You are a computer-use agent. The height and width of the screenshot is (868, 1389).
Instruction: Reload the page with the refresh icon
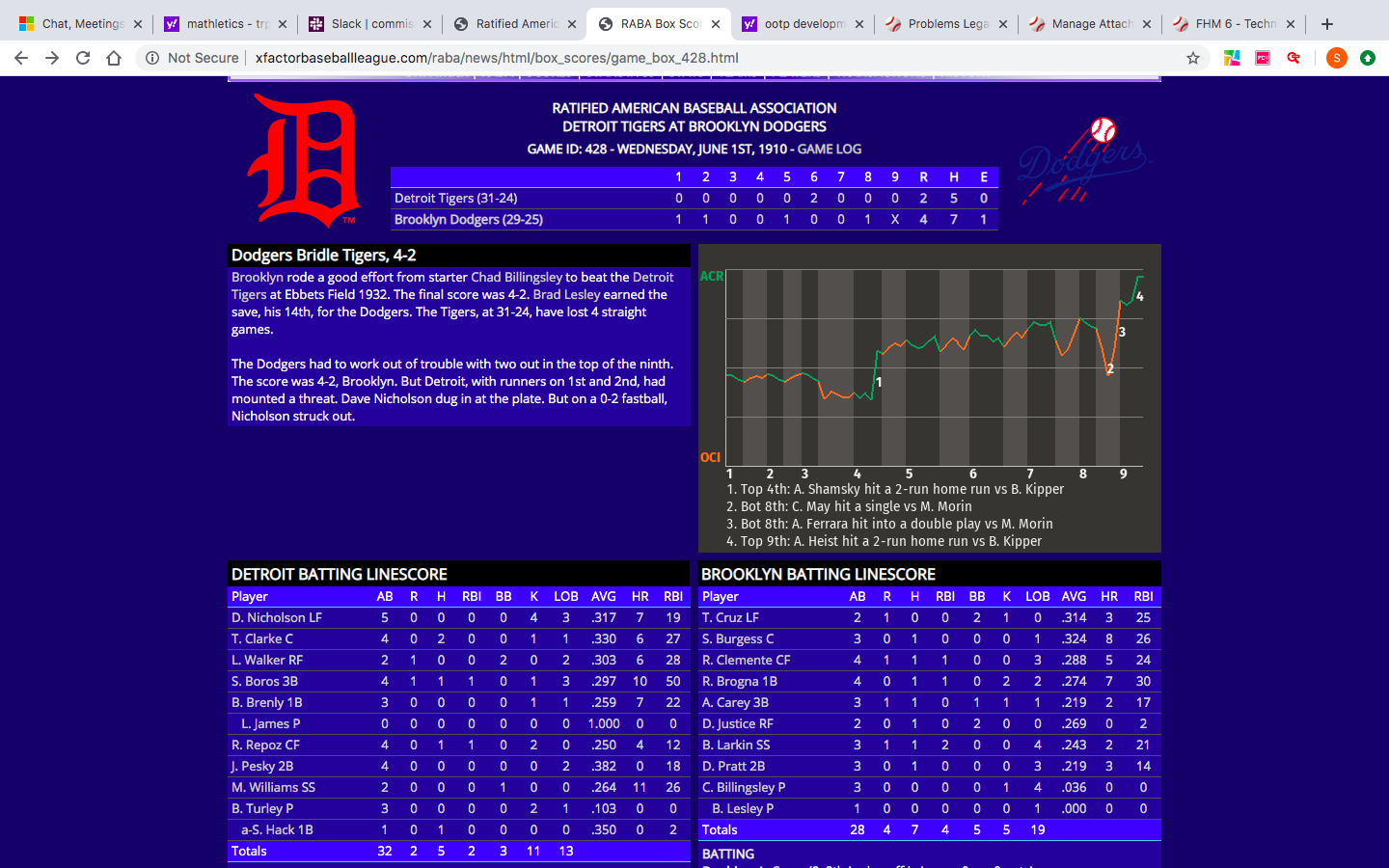coord(82,57)
